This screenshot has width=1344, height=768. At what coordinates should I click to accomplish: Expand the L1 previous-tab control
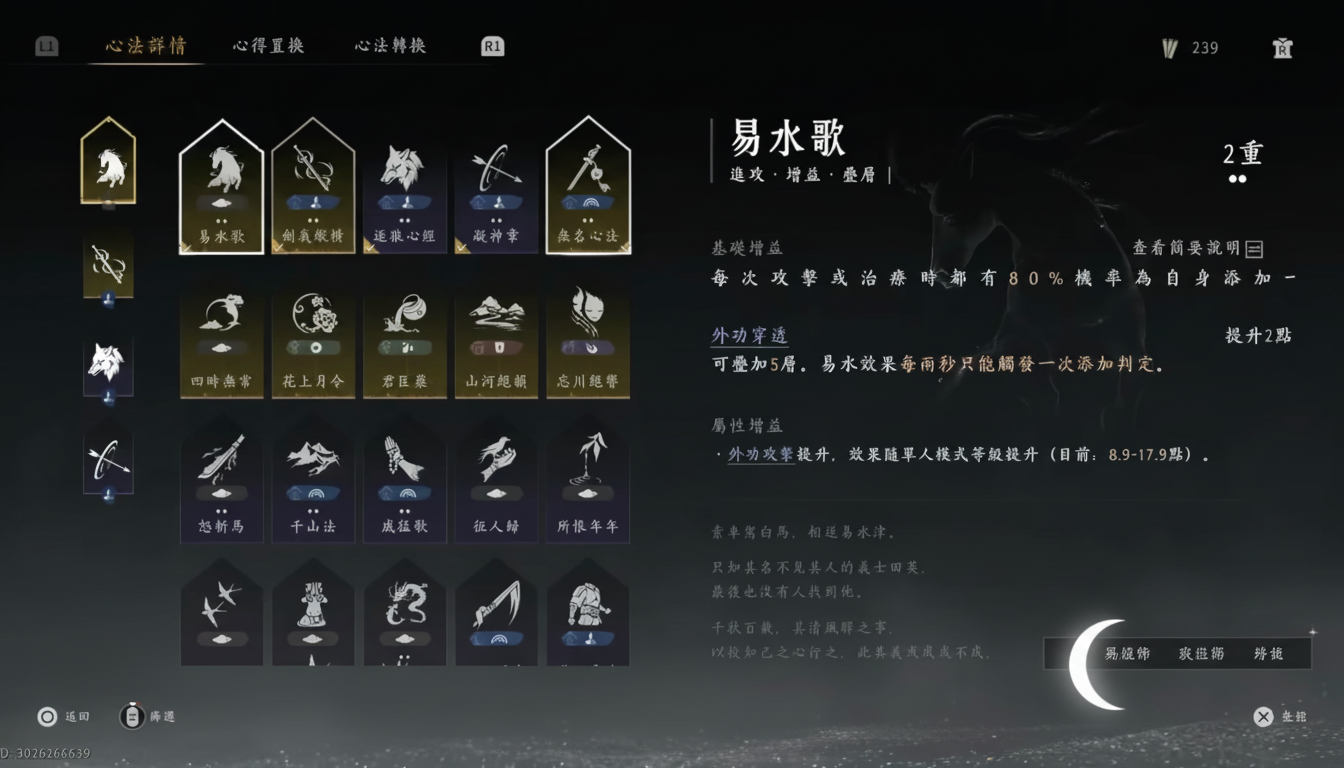tap(46, 45)
